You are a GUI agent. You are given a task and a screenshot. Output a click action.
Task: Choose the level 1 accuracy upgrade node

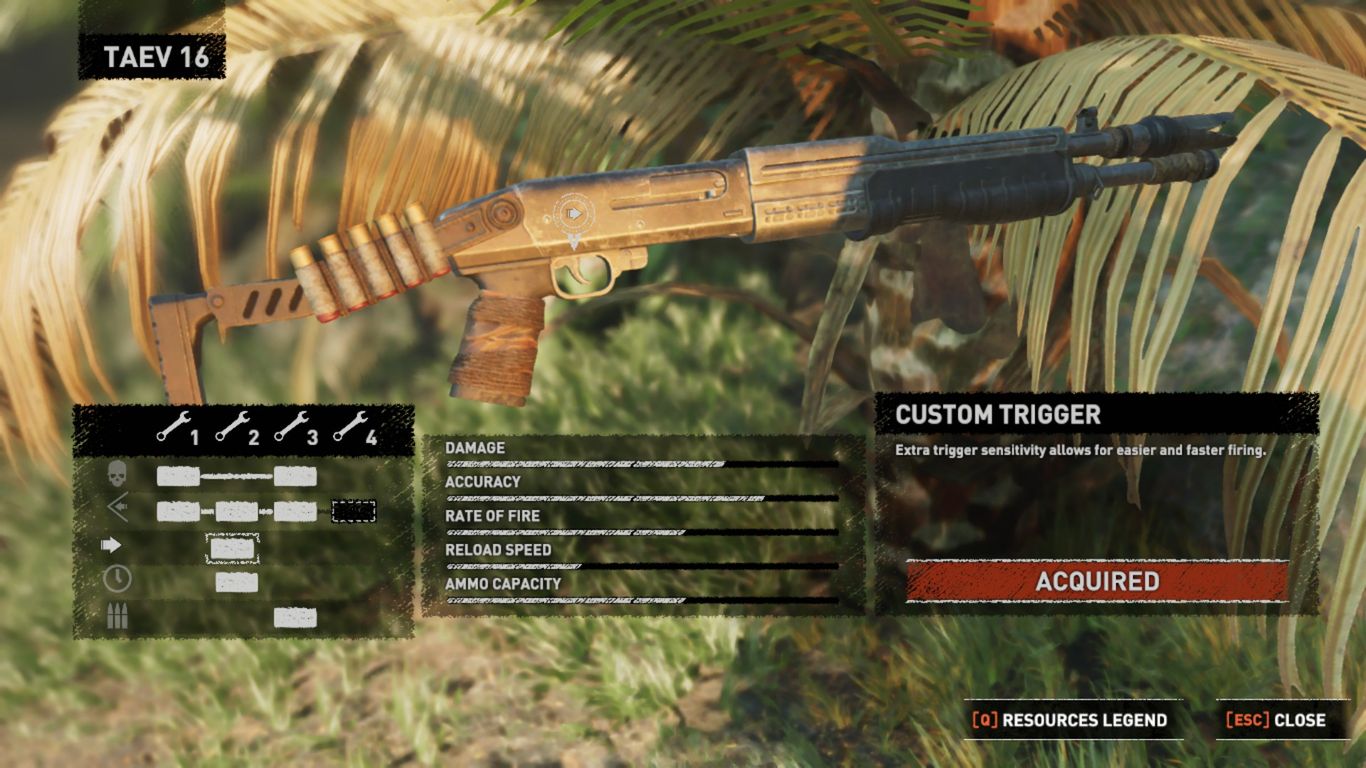tap(178, 511)
